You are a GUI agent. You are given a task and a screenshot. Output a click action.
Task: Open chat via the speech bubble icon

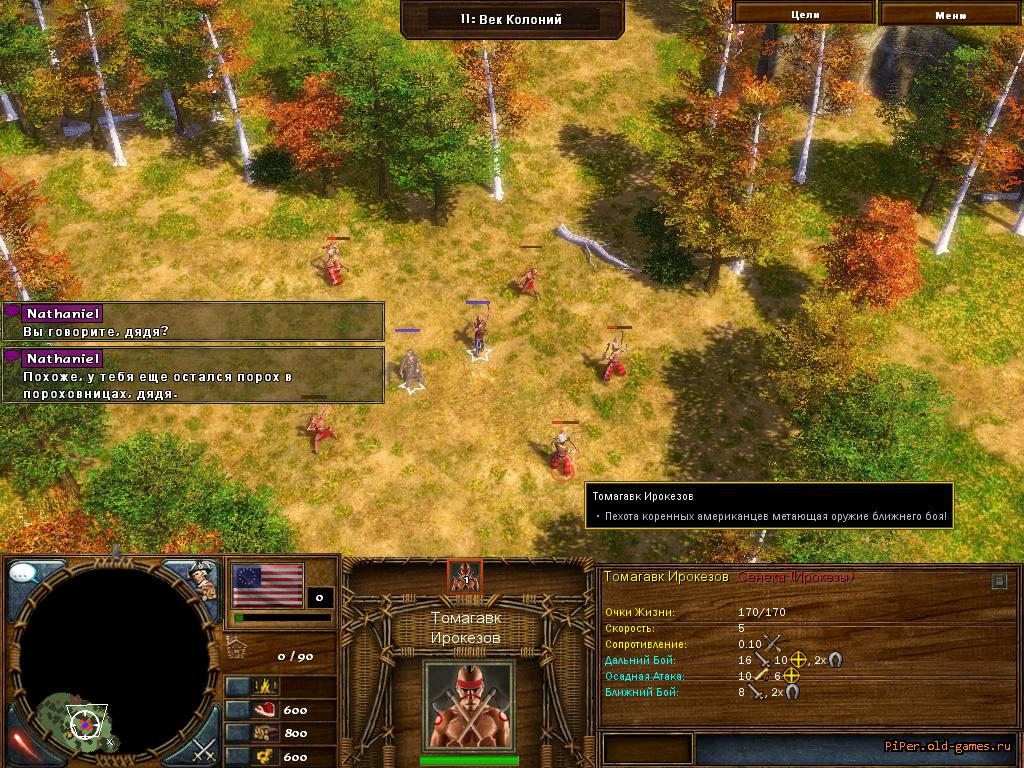(x=24, y=574)
